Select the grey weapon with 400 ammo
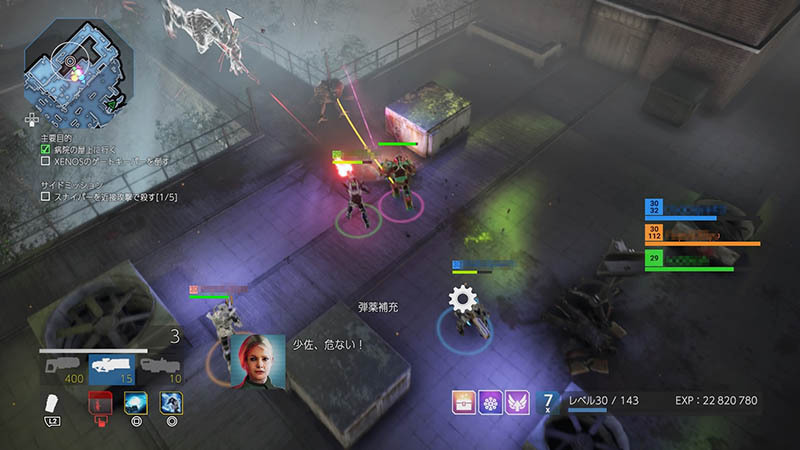 click(63, 369)
